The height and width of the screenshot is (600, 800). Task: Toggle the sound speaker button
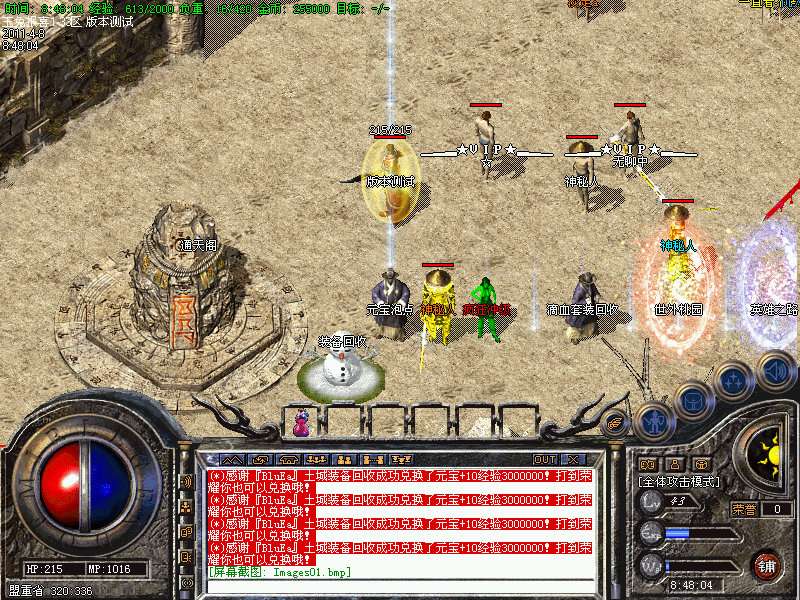776,371
